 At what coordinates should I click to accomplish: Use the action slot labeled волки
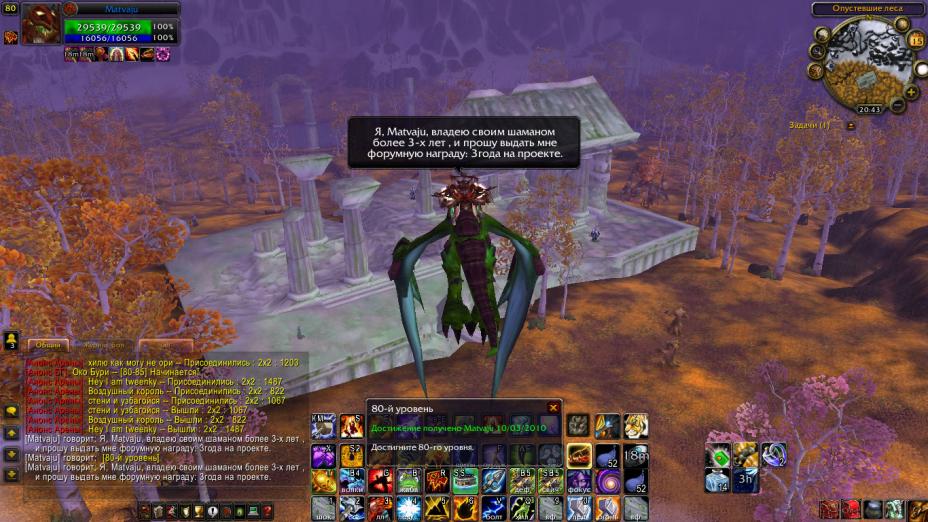[351, 481]
